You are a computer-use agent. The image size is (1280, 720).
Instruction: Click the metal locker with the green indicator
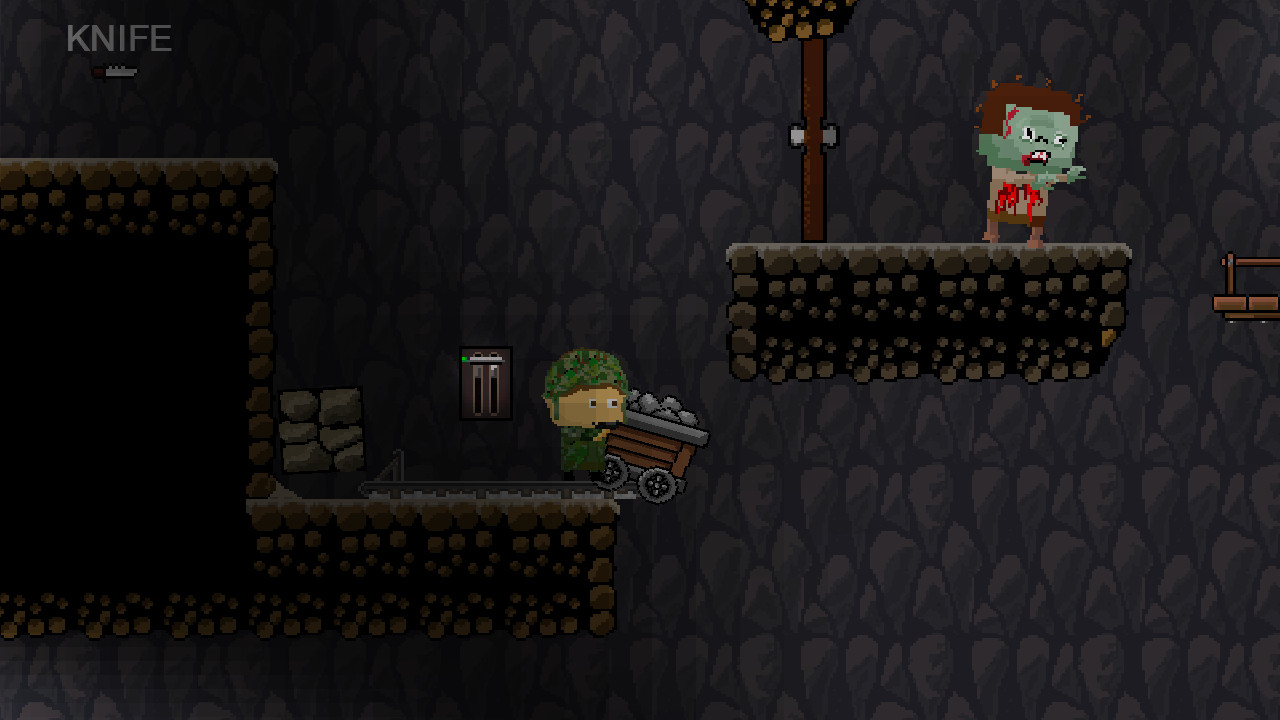(485, 385)
